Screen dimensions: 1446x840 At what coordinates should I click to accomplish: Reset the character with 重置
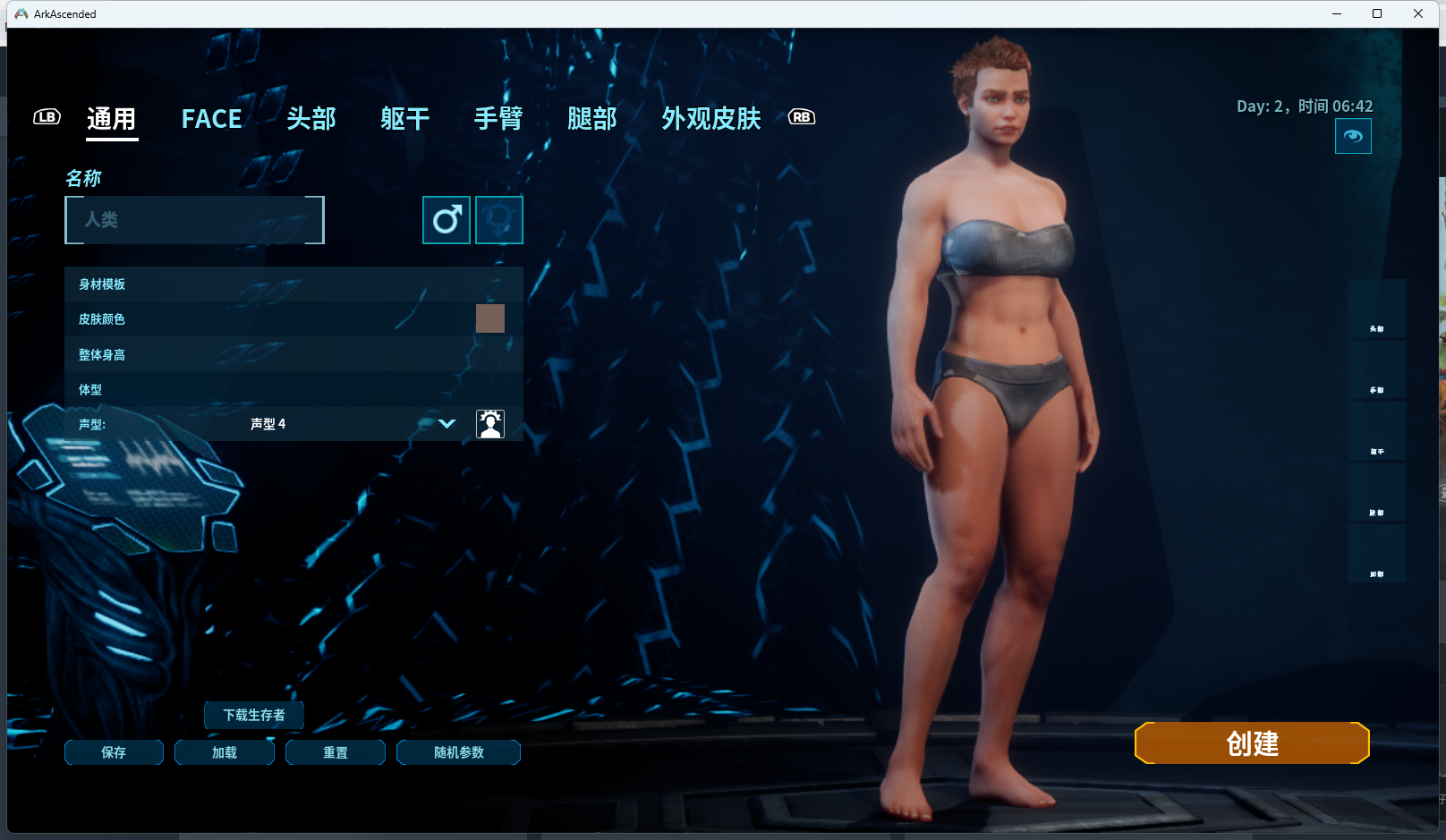tap(336, 752)
